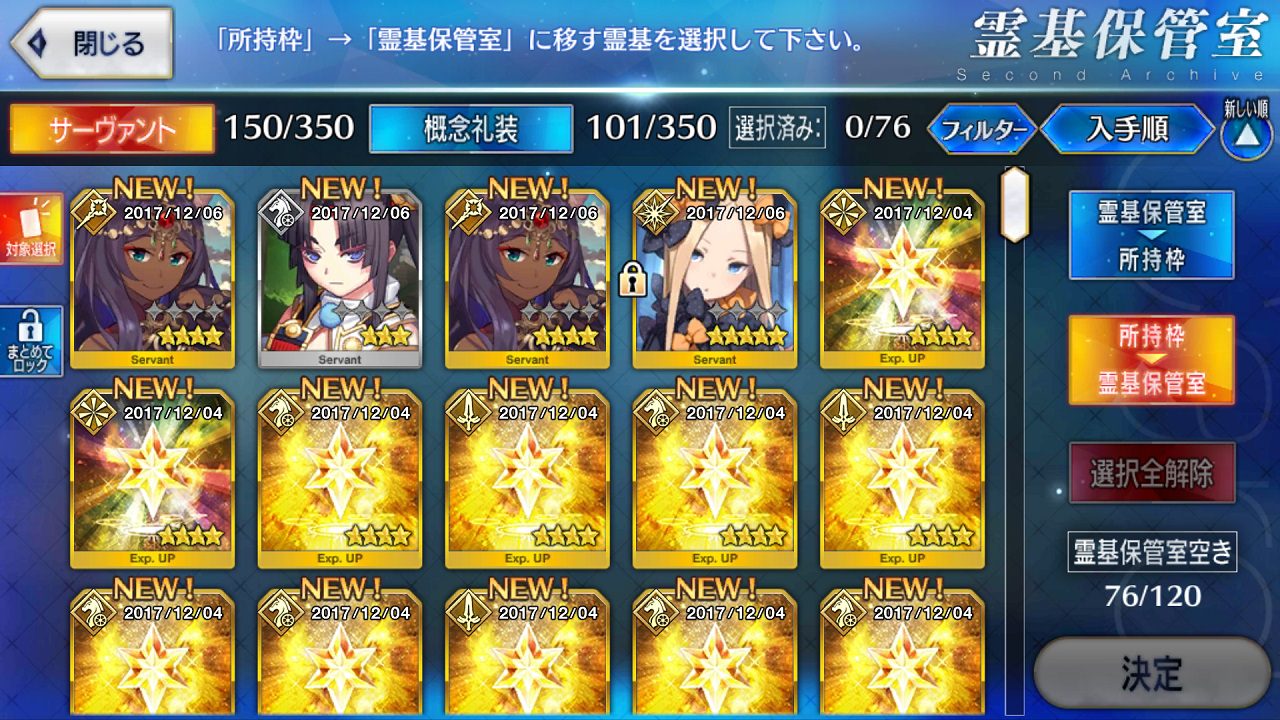Select the silver-framed three-star Servant card
Image resolution: width=1280 pixels, height=720 pixels.
[x=340, y=279]
